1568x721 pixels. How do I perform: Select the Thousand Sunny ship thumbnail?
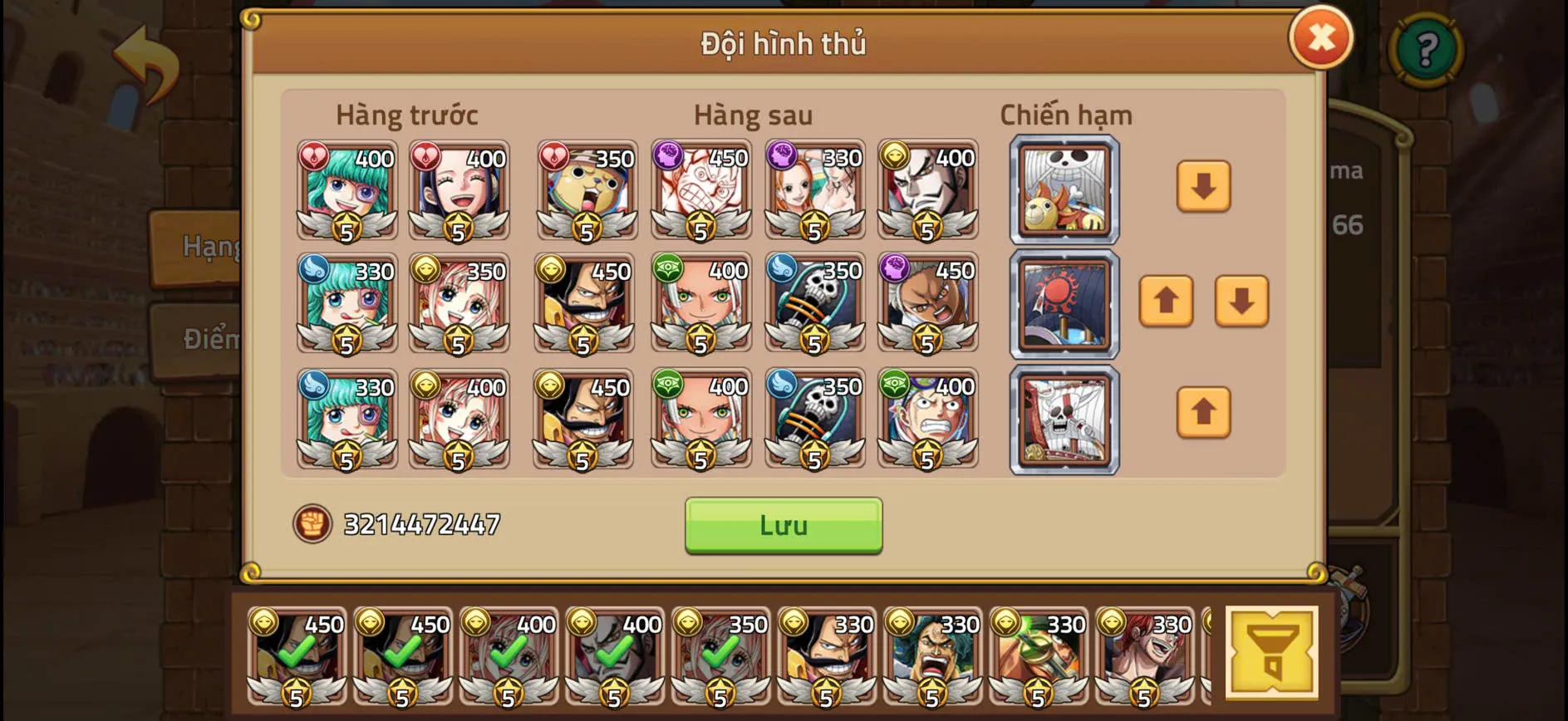click(x=1064, y=191)
